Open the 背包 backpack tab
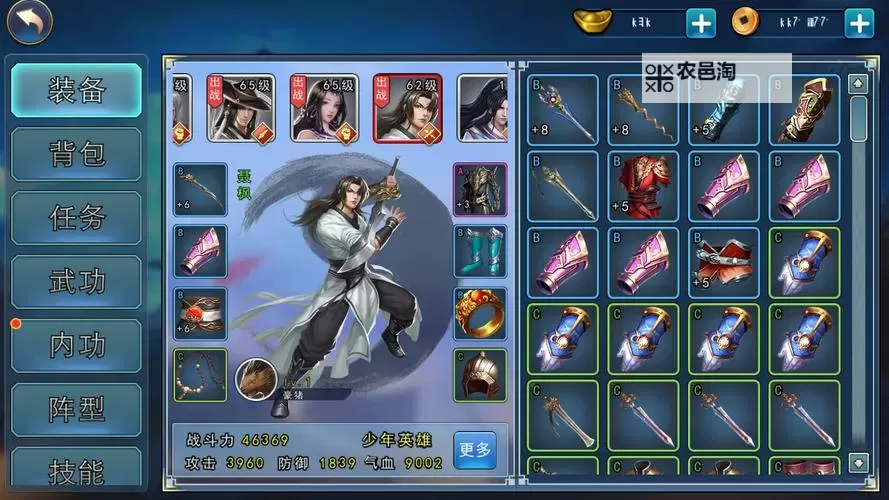This screenshot has width=889, height=500. tap(77, 154)
